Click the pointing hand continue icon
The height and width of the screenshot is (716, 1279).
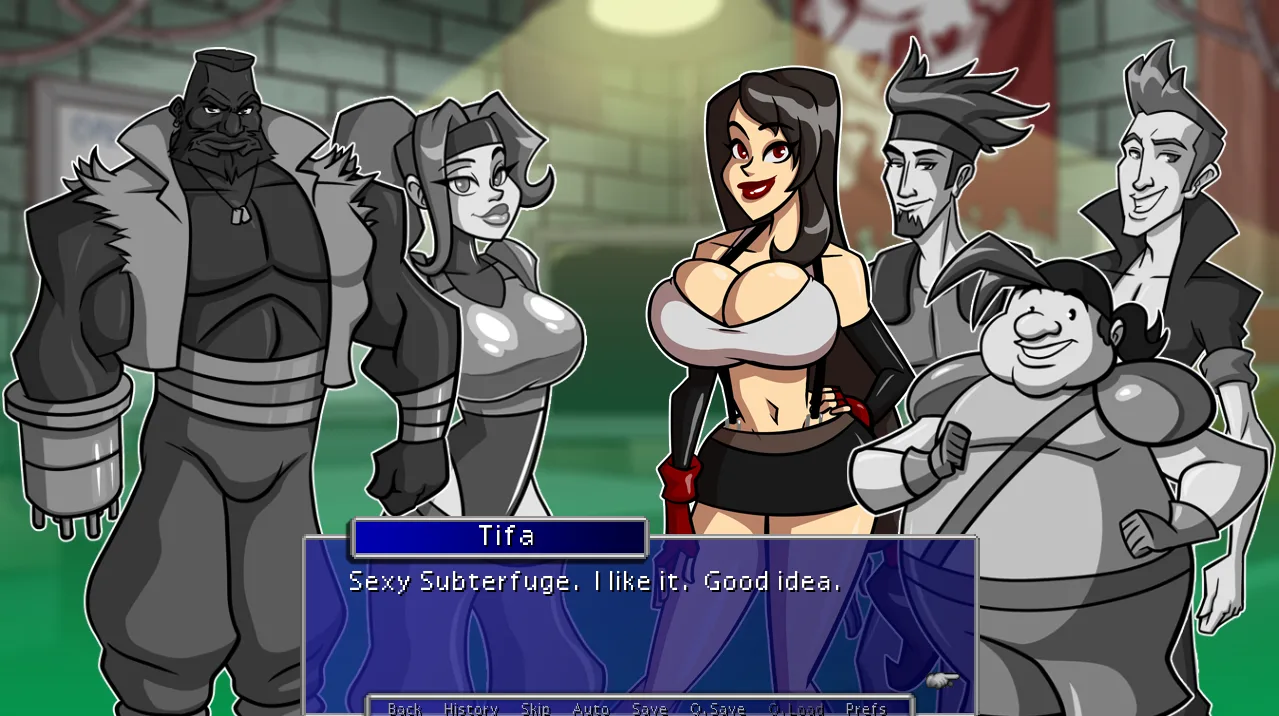(x=941, y=681)
